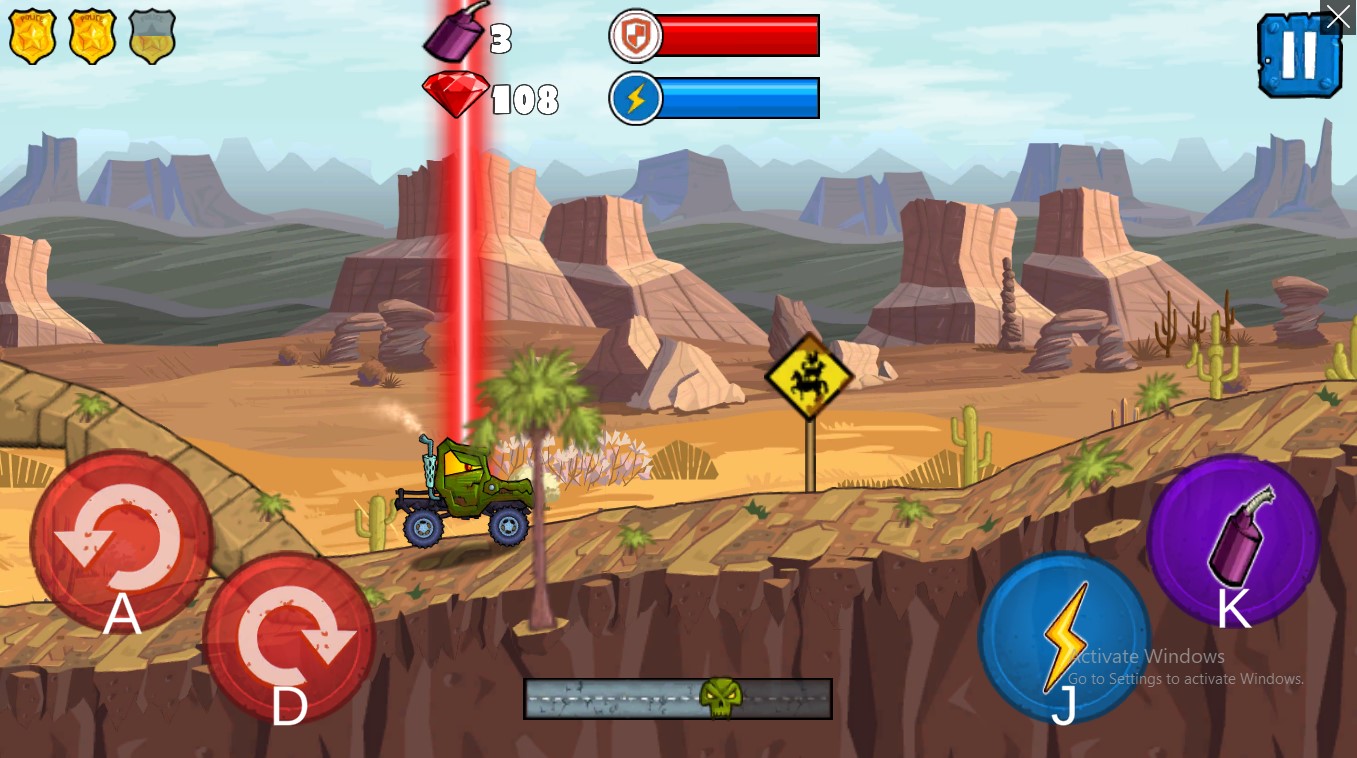This screenshot has height=758, width=1357.
Task: Click the deer crossing road sign
Action: (x=810, y=375)
